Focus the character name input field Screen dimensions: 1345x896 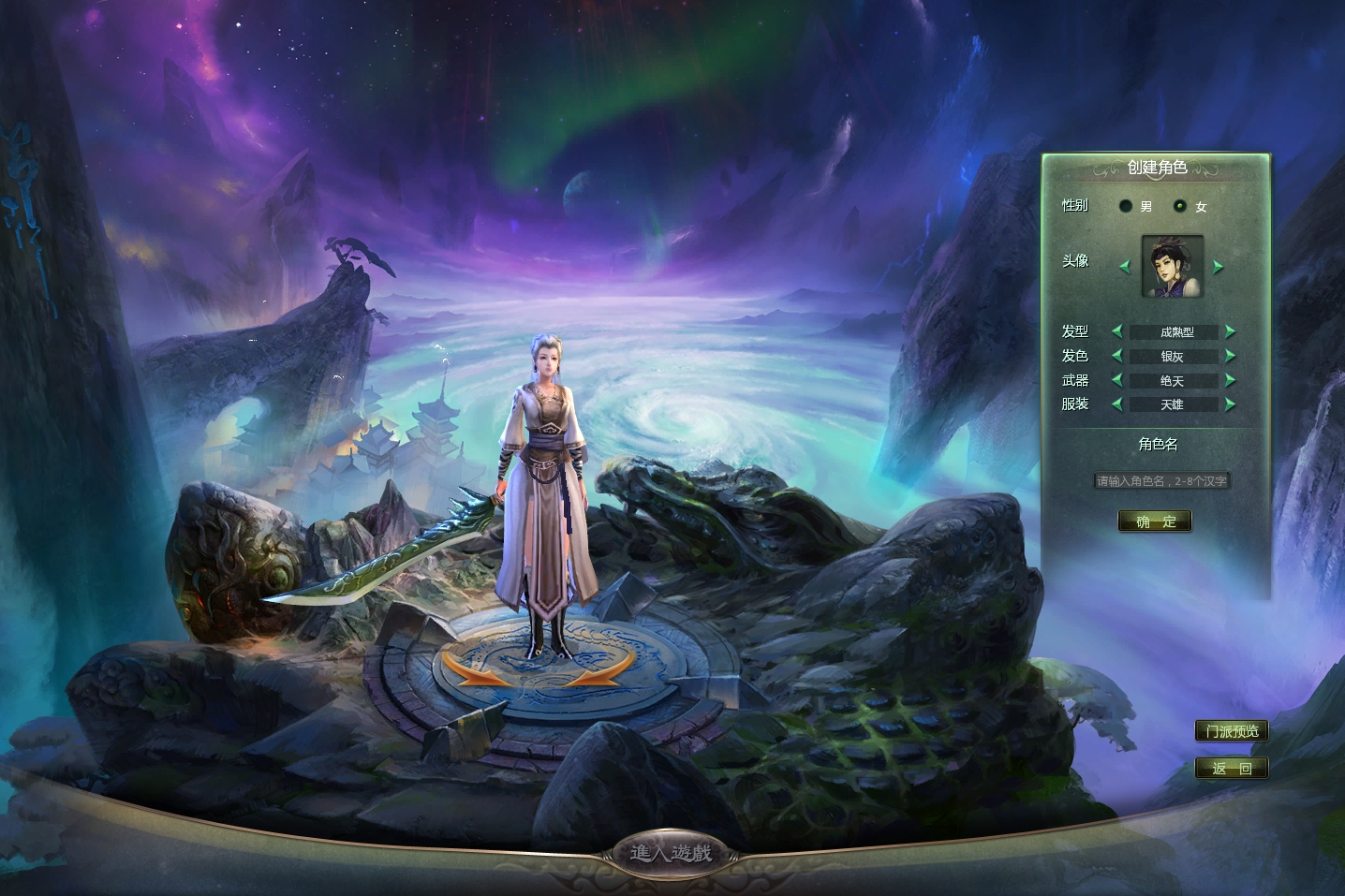click(x=1161, y=481)
